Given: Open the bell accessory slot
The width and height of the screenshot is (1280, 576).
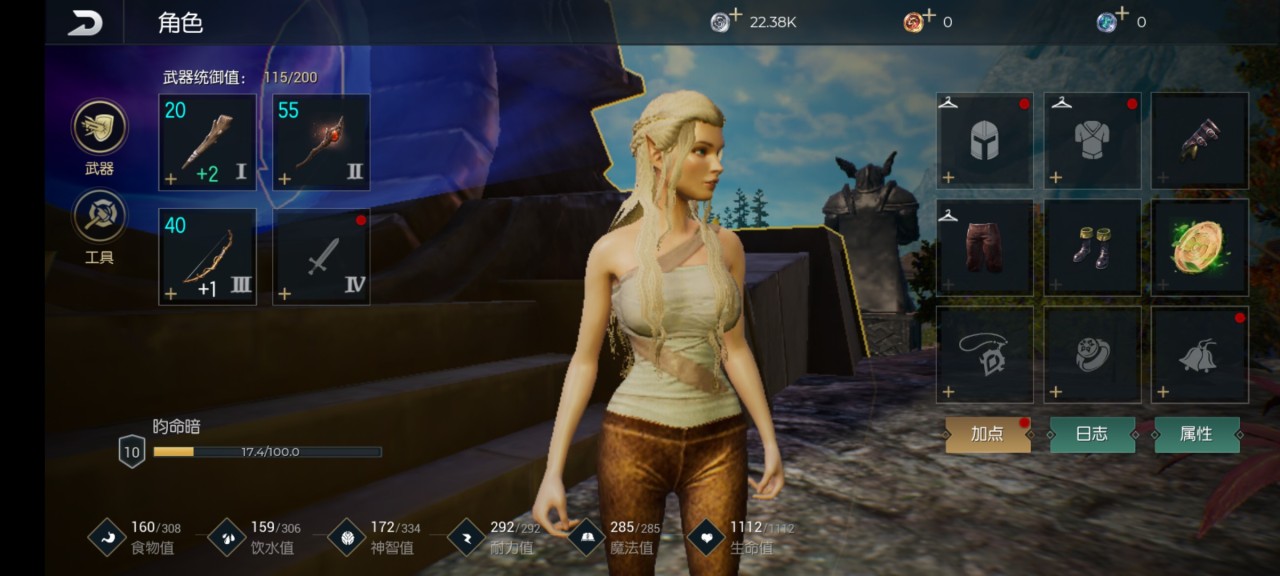Looking at the screenshot, I should pos(1200,354).
